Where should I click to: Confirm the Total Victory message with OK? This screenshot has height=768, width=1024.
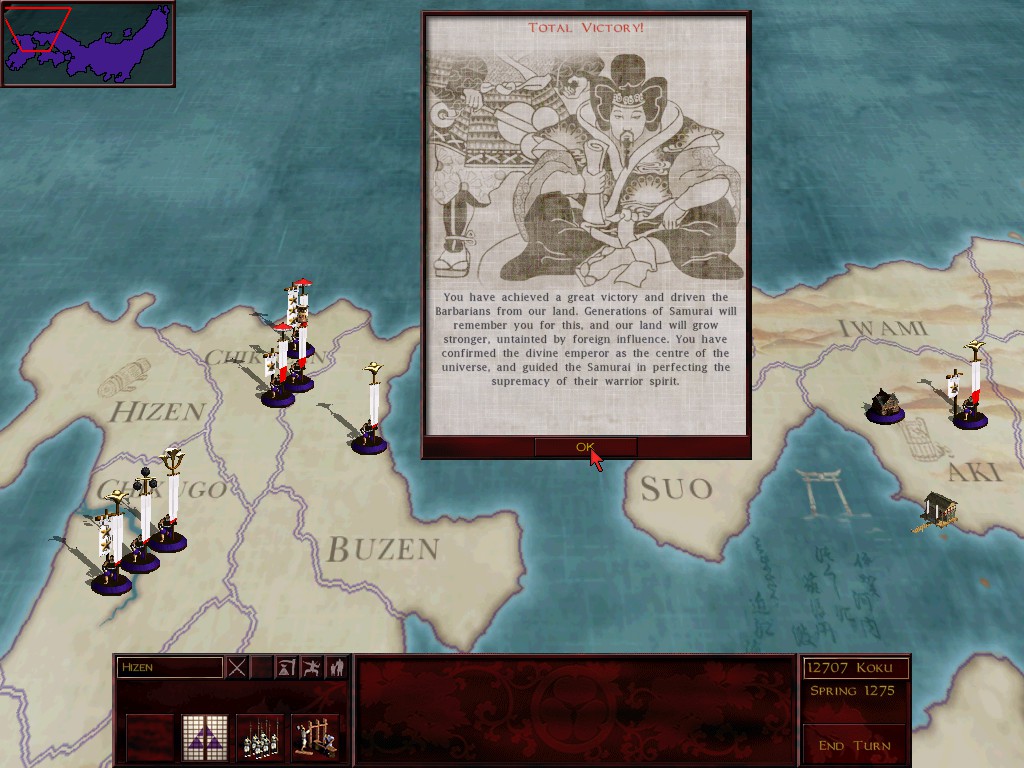coord(585,447)
